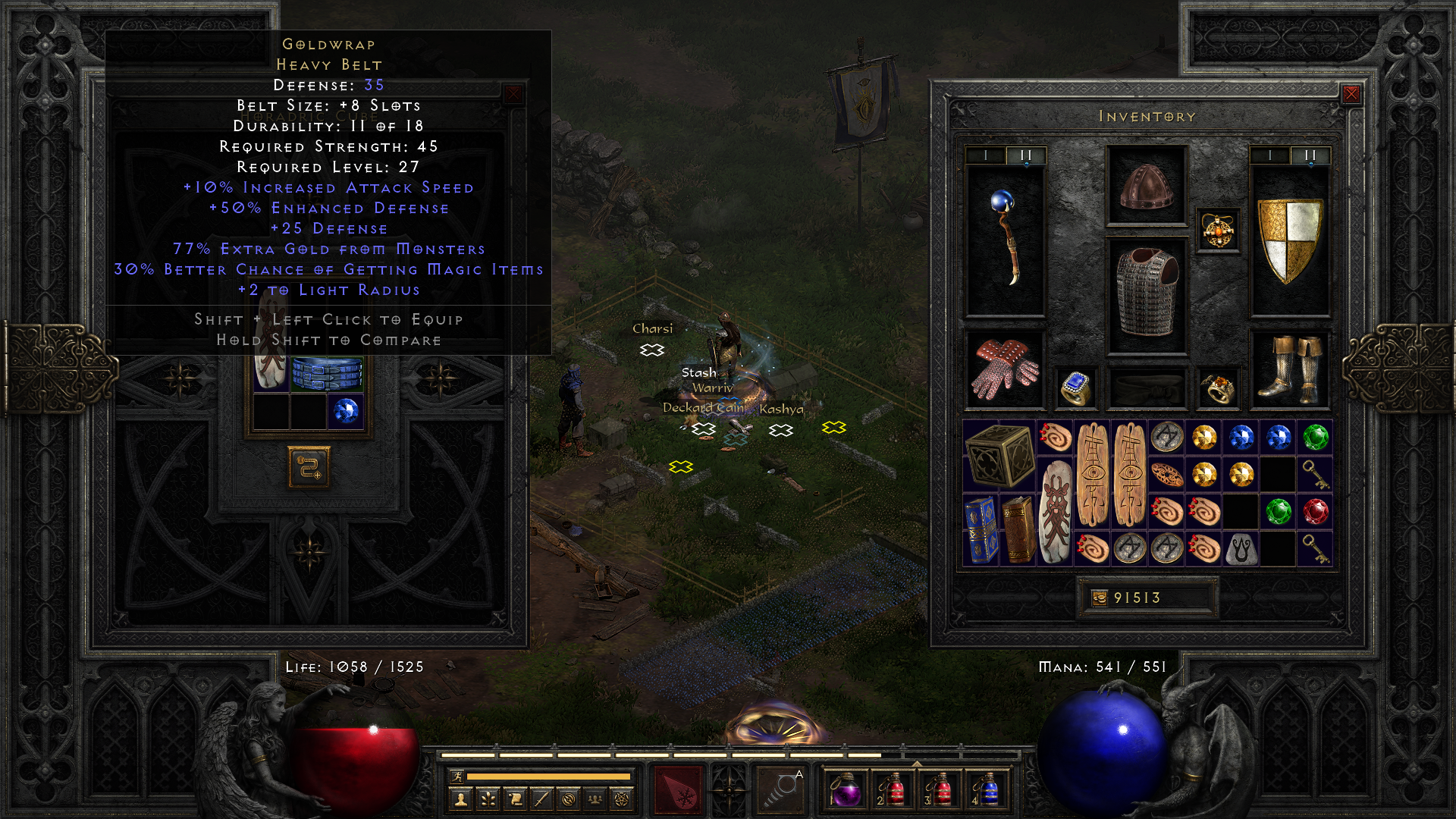The image size is (1456, 819).
Task: Select the right-click skill icon bound to A
Action: (x=780, y=789)
